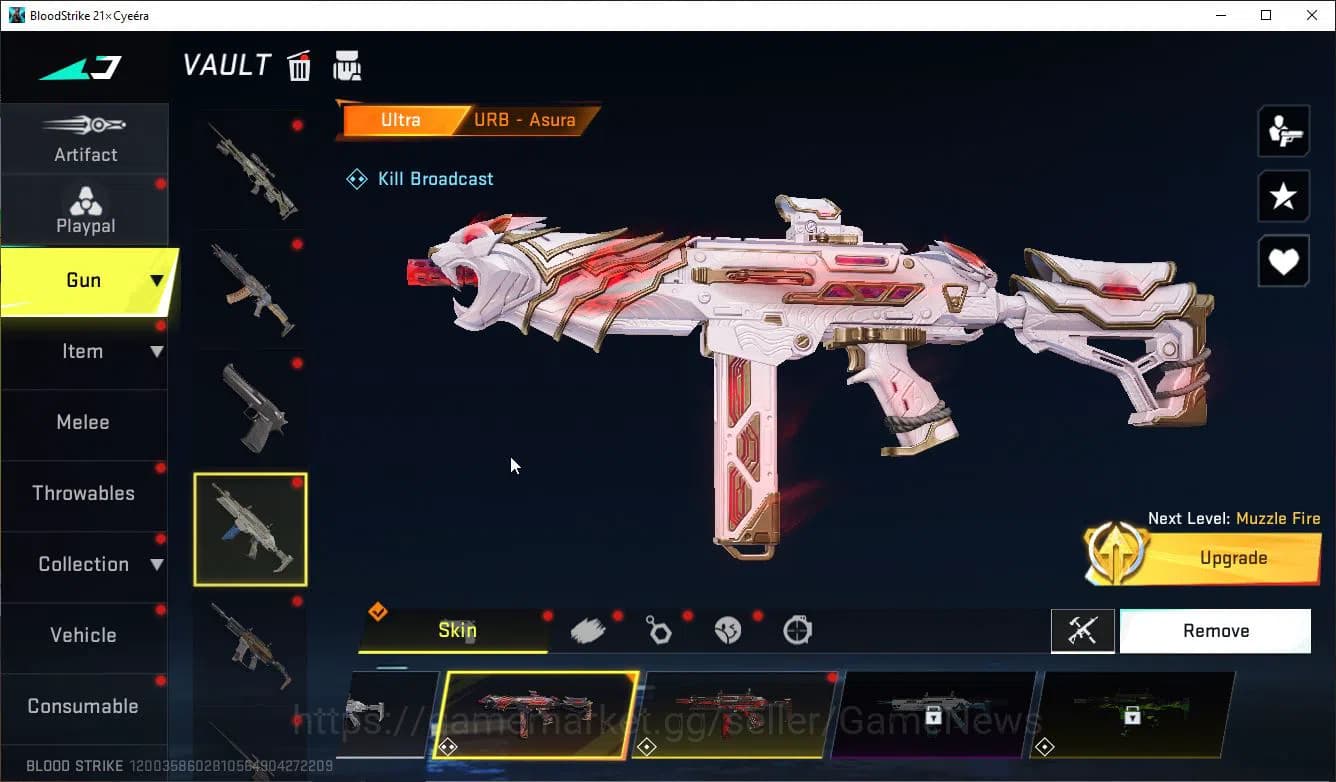Open the Playpal section in the sidebar
The width and height of the screenshot is (1336, 782).
[x=85, y=210]
